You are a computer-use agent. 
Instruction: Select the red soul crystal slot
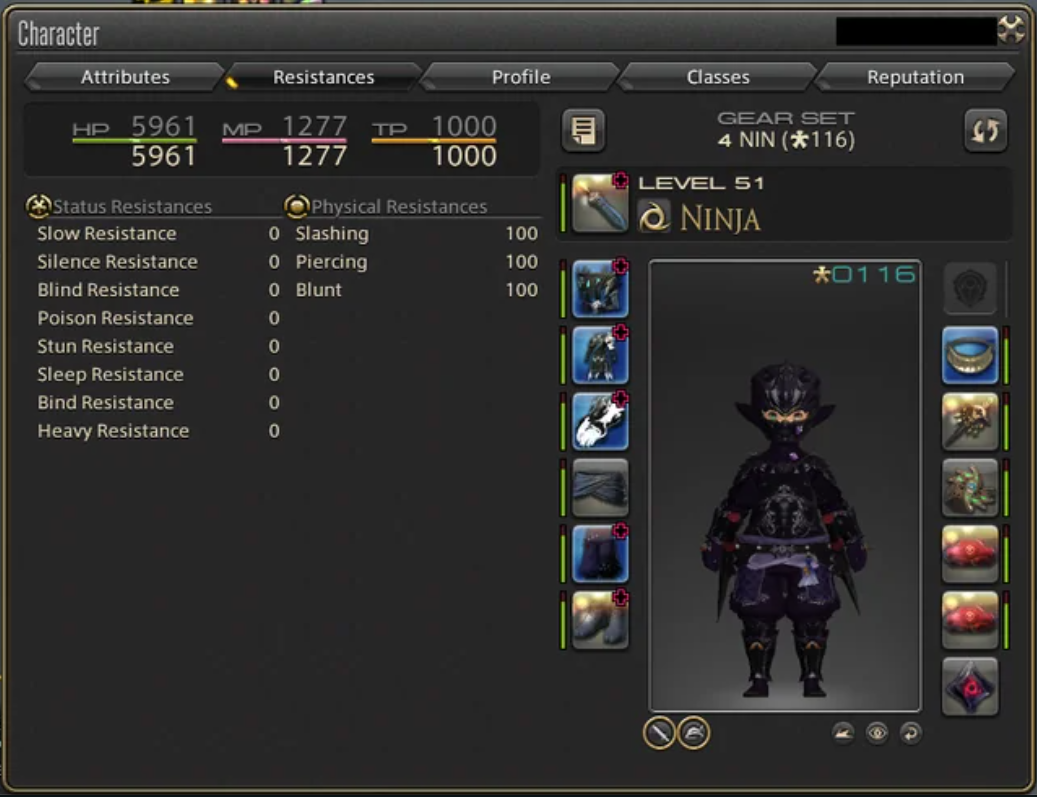(x=970, y=685)
